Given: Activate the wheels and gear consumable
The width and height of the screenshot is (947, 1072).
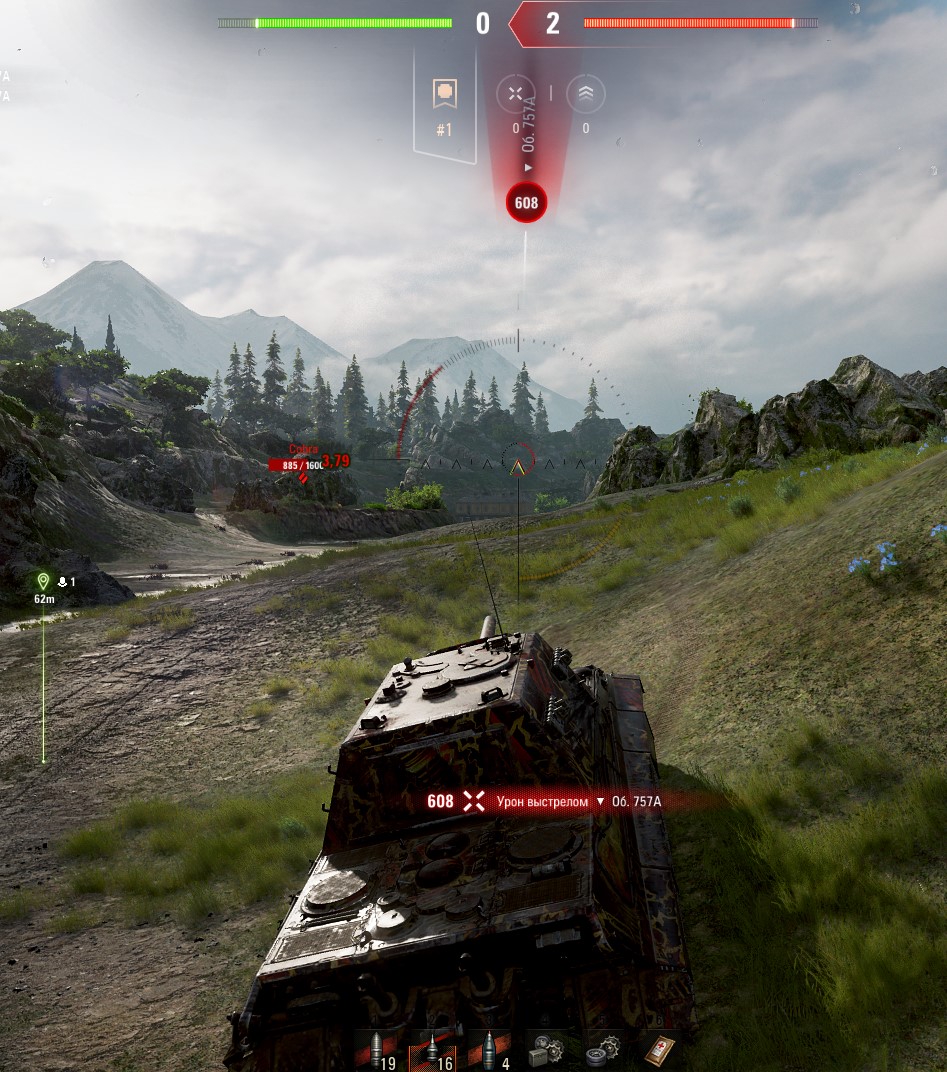Looking at the screenshot, I should (602, 1049).
